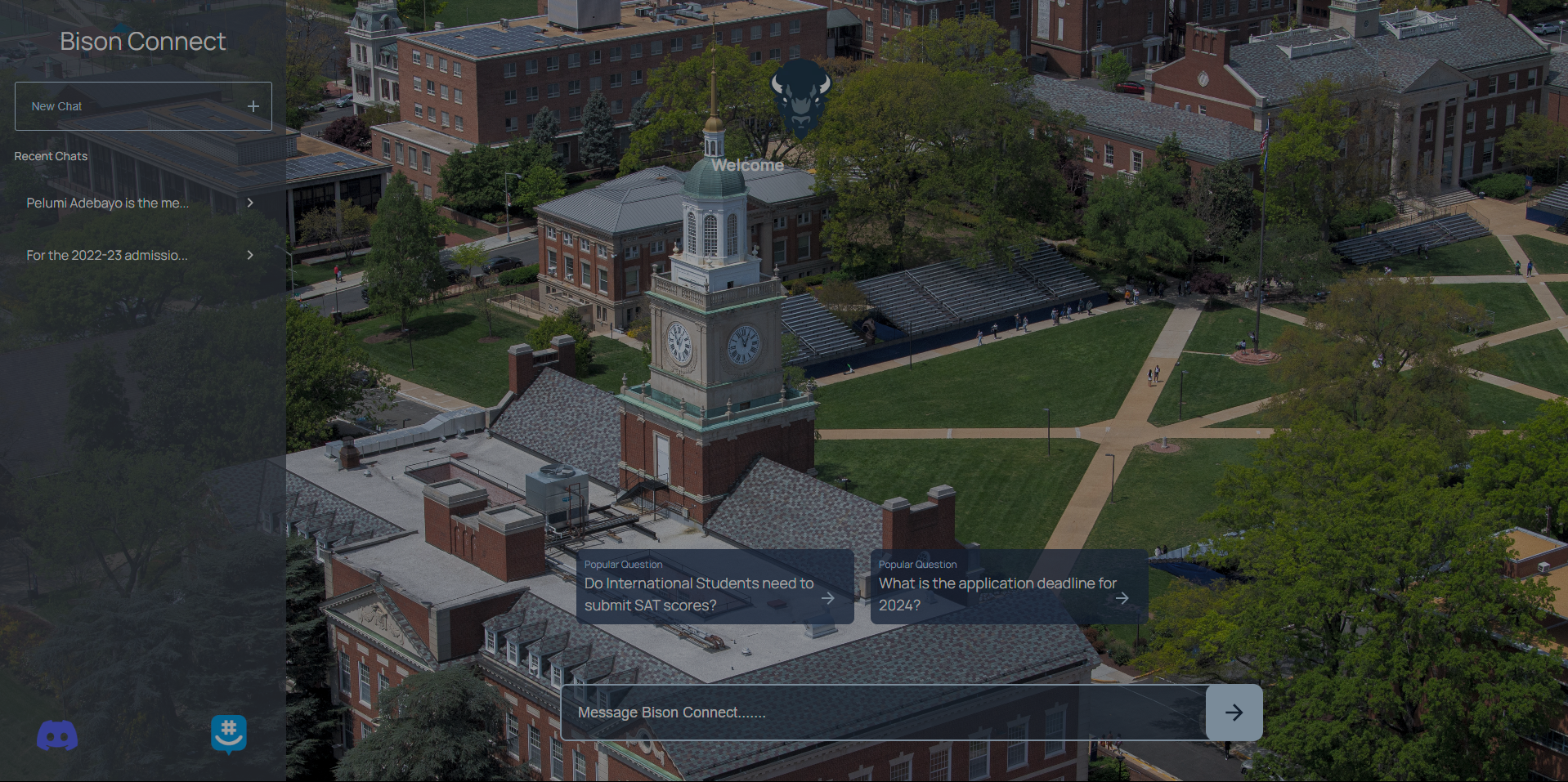Select the International Students SAT scores question
Image resolution: width=1568 pixels, height=782 pixels.
715,587
